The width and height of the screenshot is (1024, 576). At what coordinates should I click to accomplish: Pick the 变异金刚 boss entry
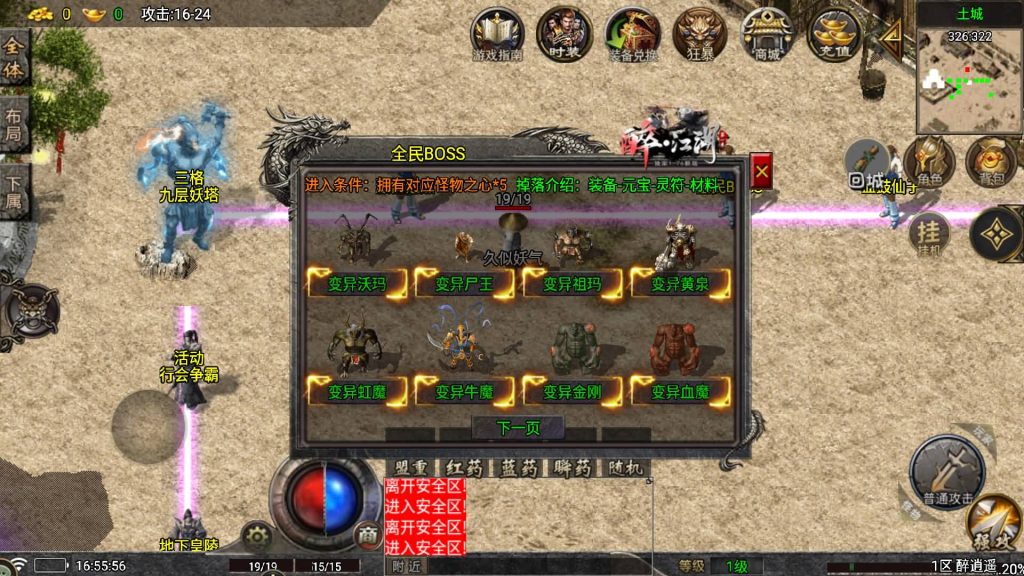click(x=572, y=392)
